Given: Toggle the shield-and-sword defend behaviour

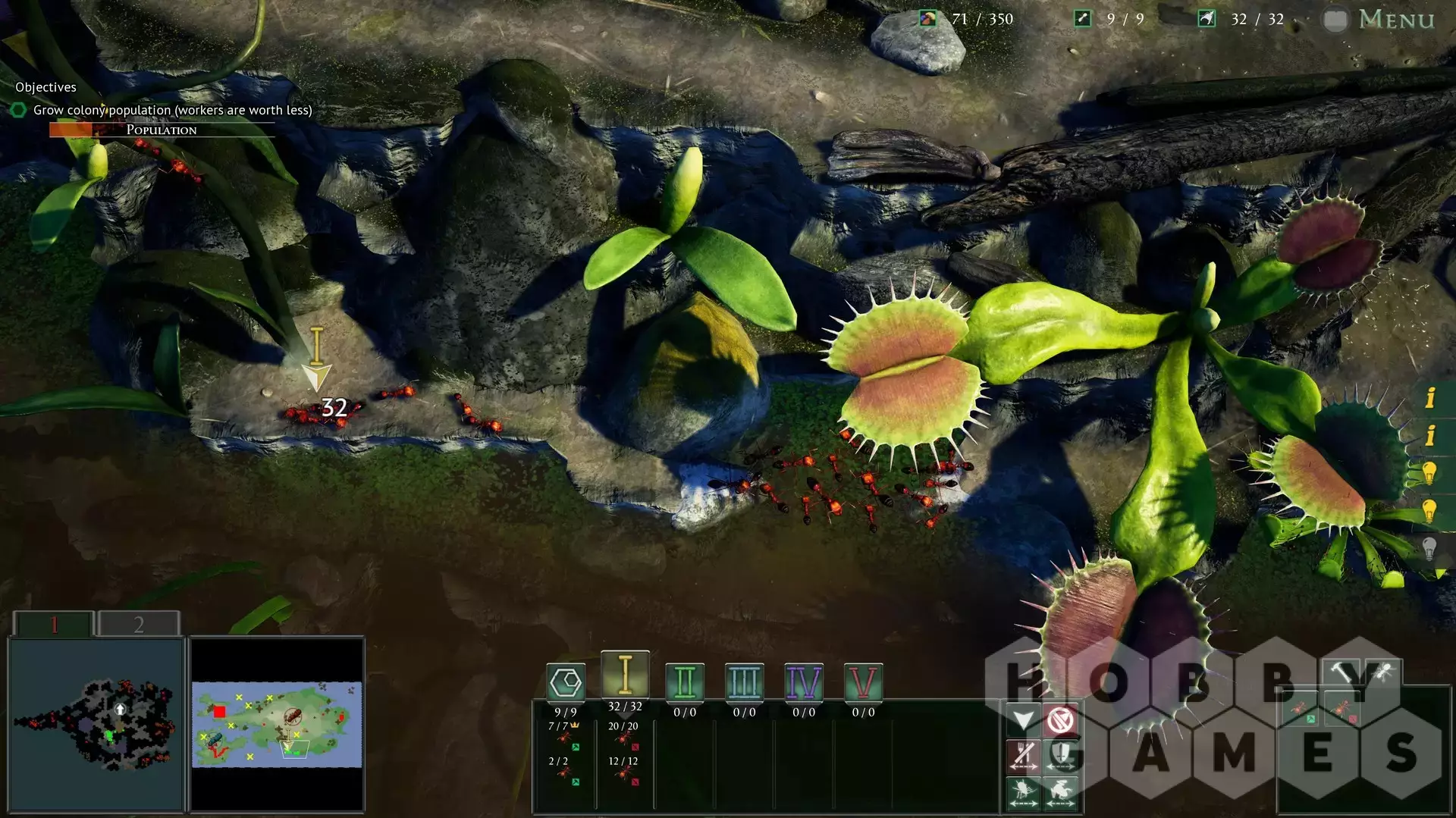Looking at the screenshot, I should pyautogui.click(x=1061, y=755).
